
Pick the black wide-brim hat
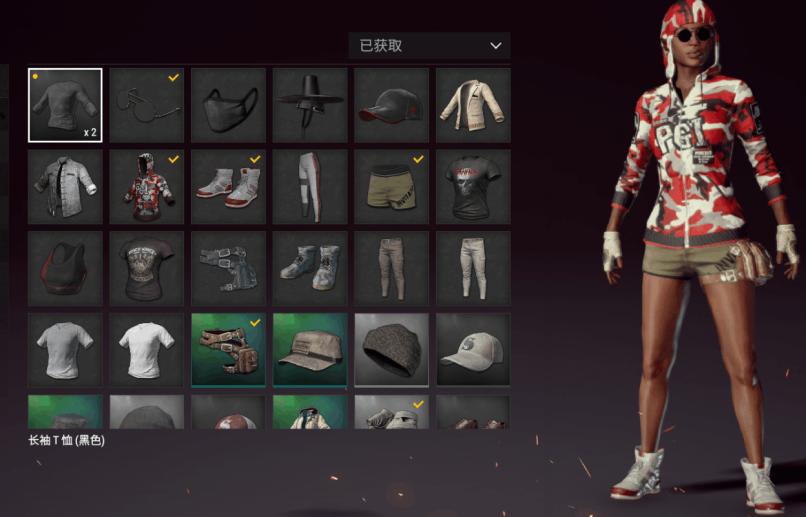point(311,105)
